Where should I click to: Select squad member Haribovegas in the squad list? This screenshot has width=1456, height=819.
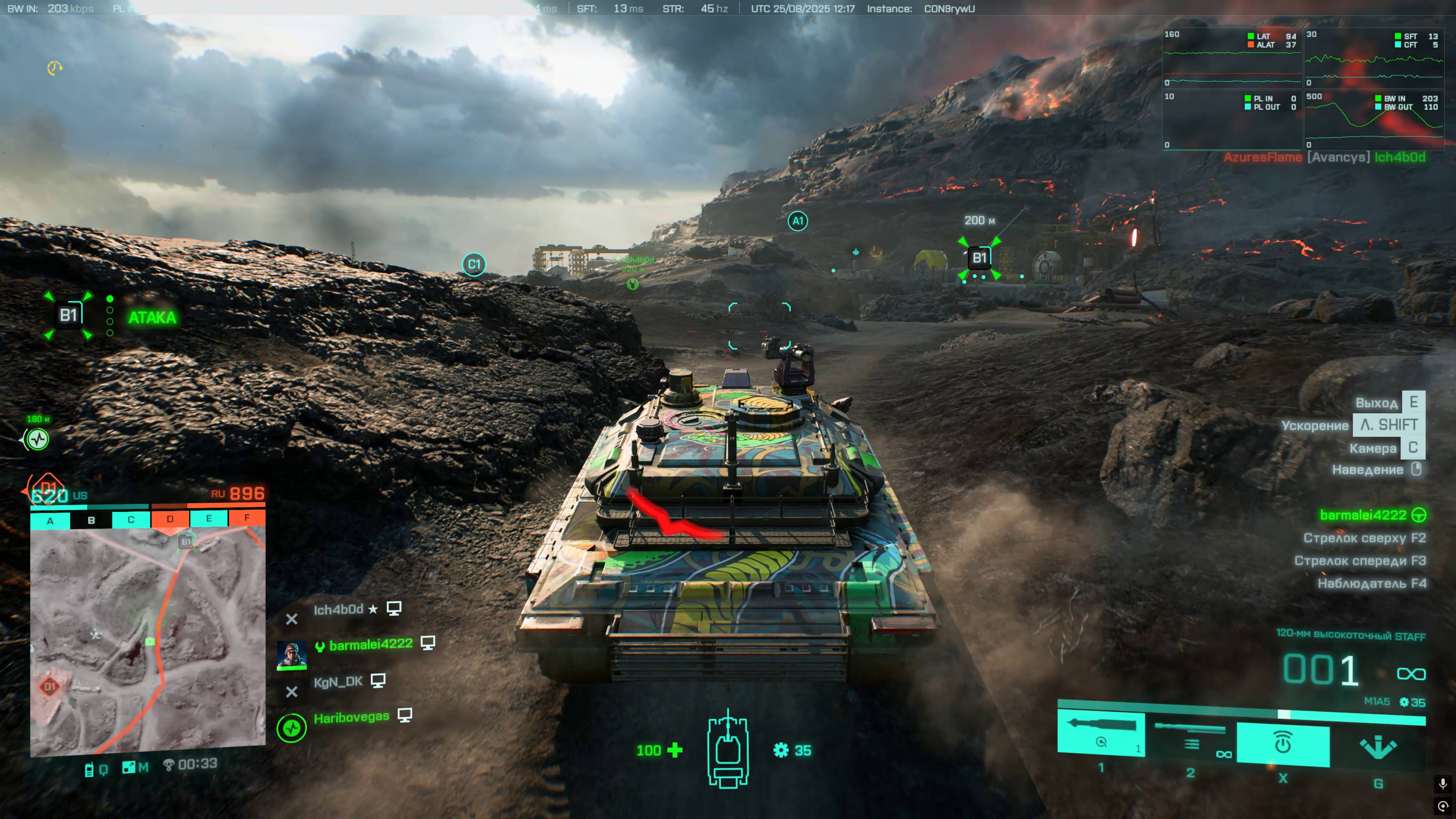tap(351, 717)
